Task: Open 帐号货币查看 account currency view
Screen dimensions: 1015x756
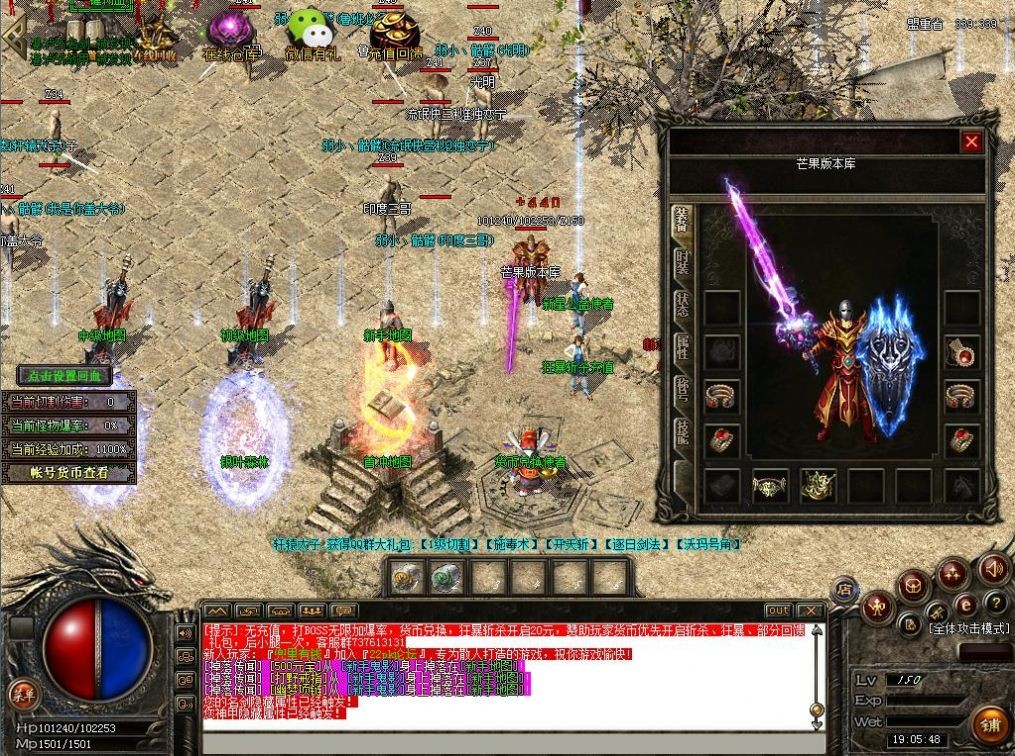Action: pyautogui.click(x=68, y=473)
